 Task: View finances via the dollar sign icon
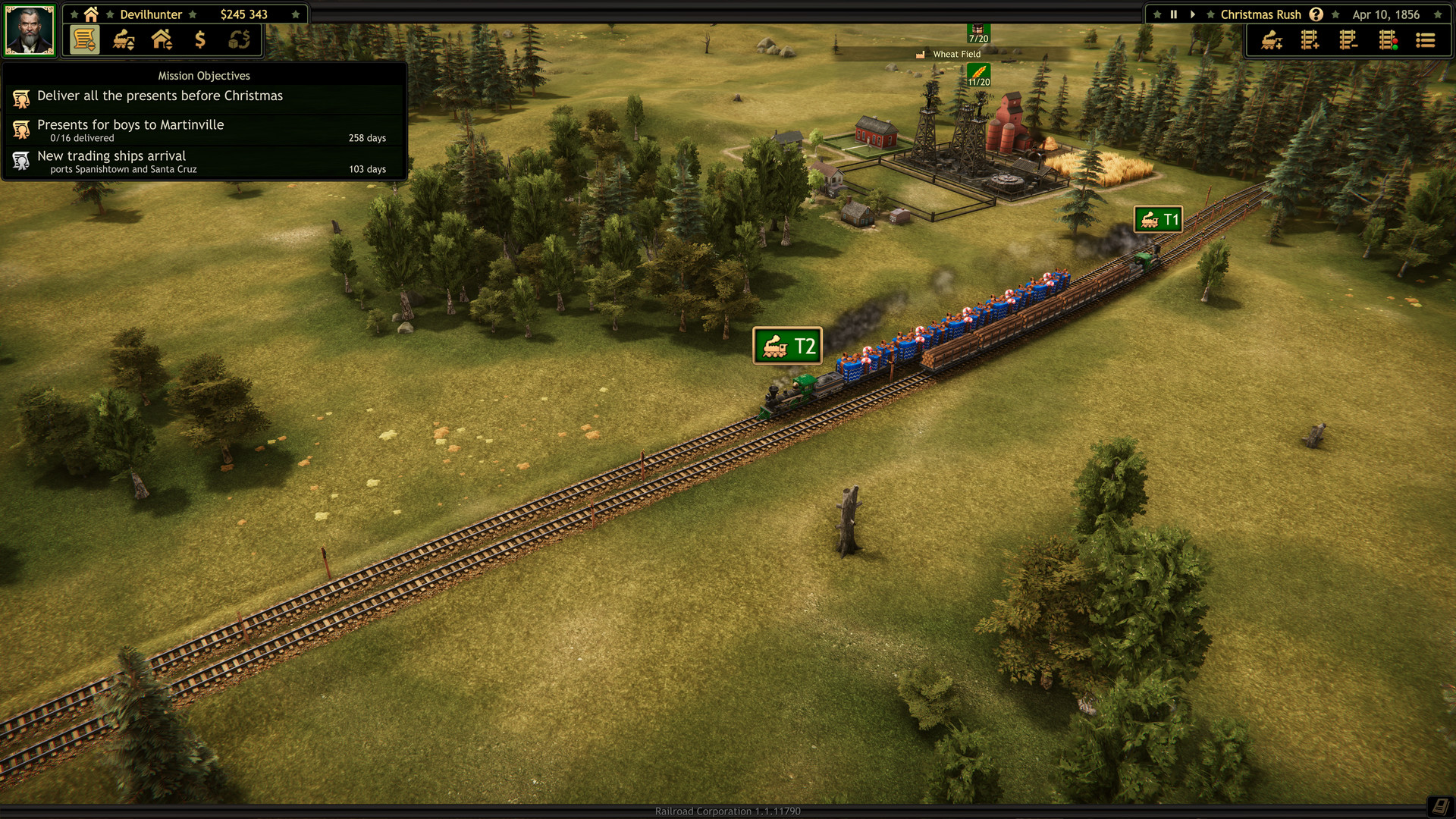(201, 40)
